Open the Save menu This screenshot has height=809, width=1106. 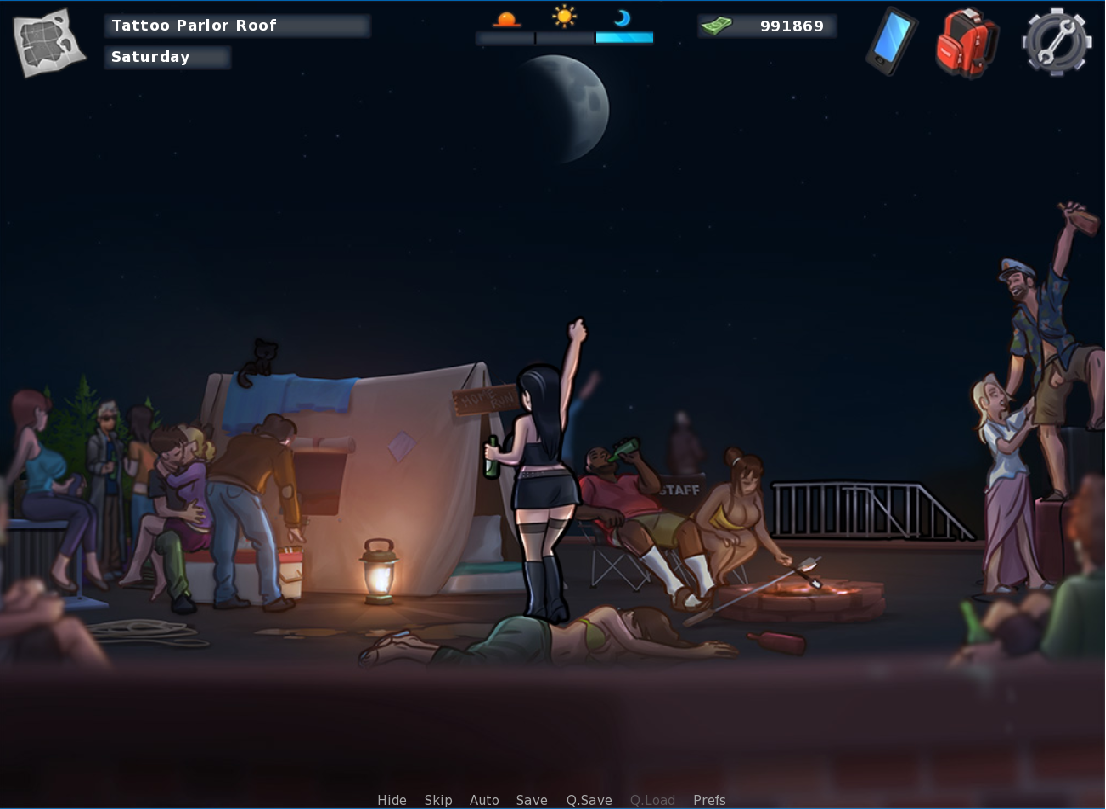532,800
